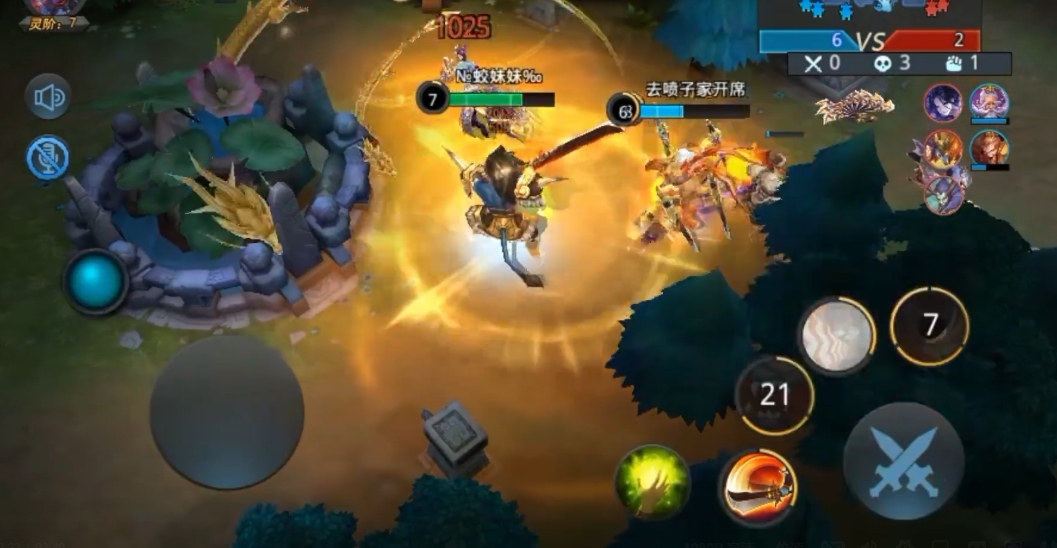Select the dark-haired hero portrait
The height and width of the screenshot is (548, 1057).
pos(942,102)
